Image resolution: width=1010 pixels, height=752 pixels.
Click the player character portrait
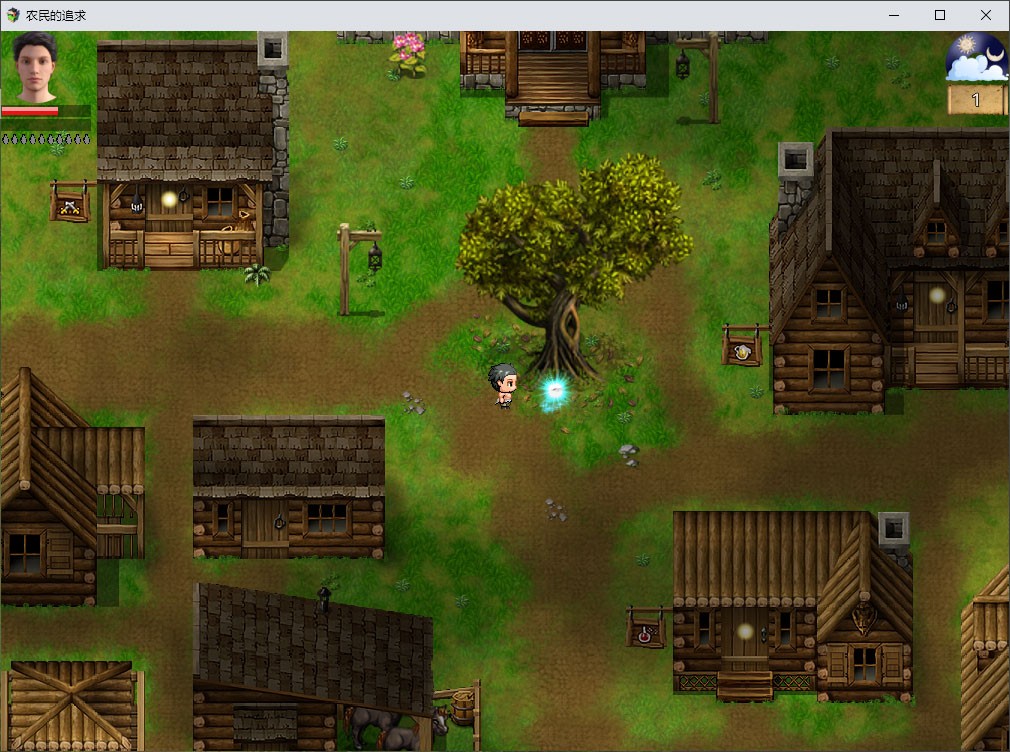(37, 67)
